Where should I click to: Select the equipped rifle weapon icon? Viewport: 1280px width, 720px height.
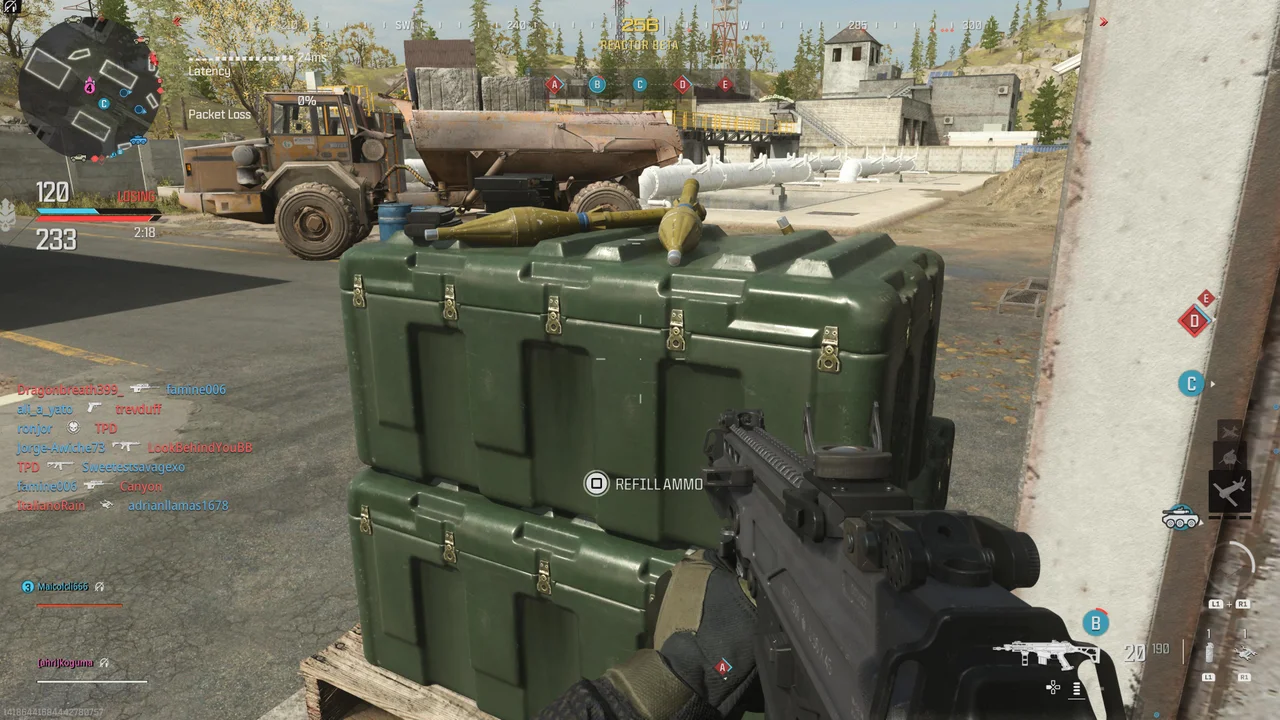tap(1044, 654)
